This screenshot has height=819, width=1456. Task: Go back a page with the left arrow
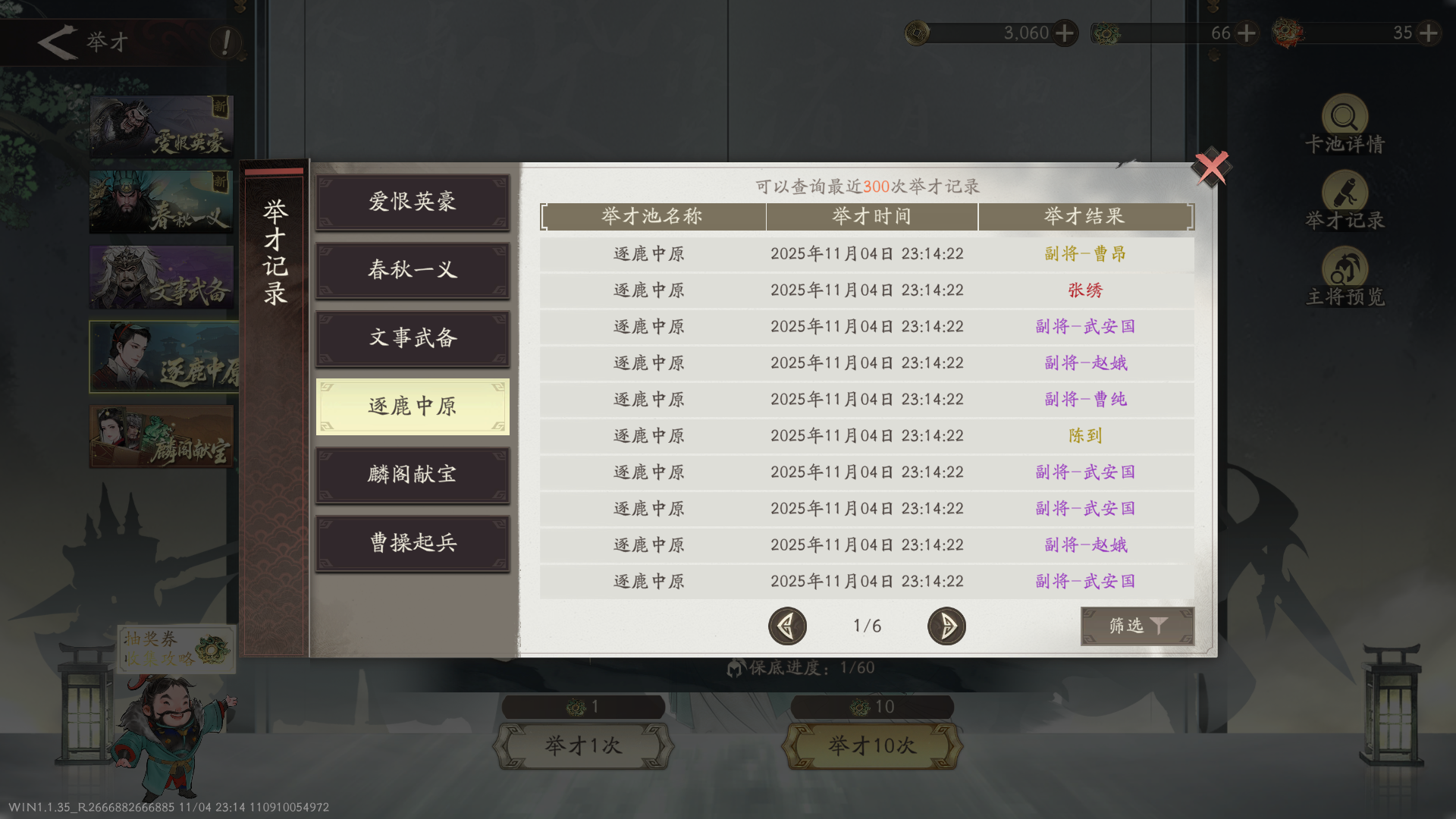tap(787, 626)
